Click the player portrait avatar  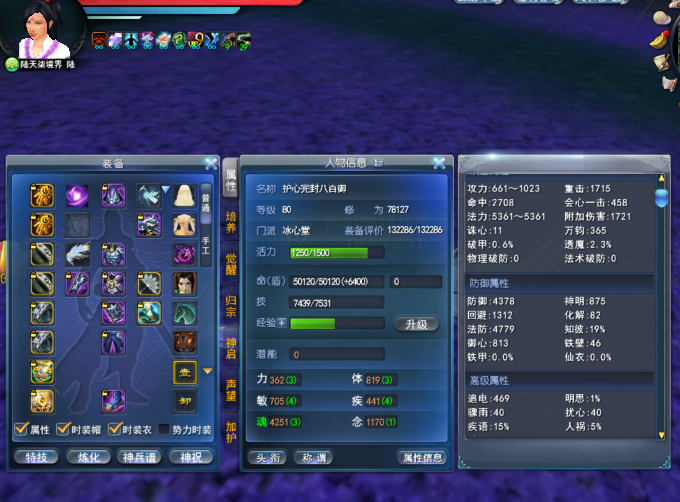[x=43, y=33]
